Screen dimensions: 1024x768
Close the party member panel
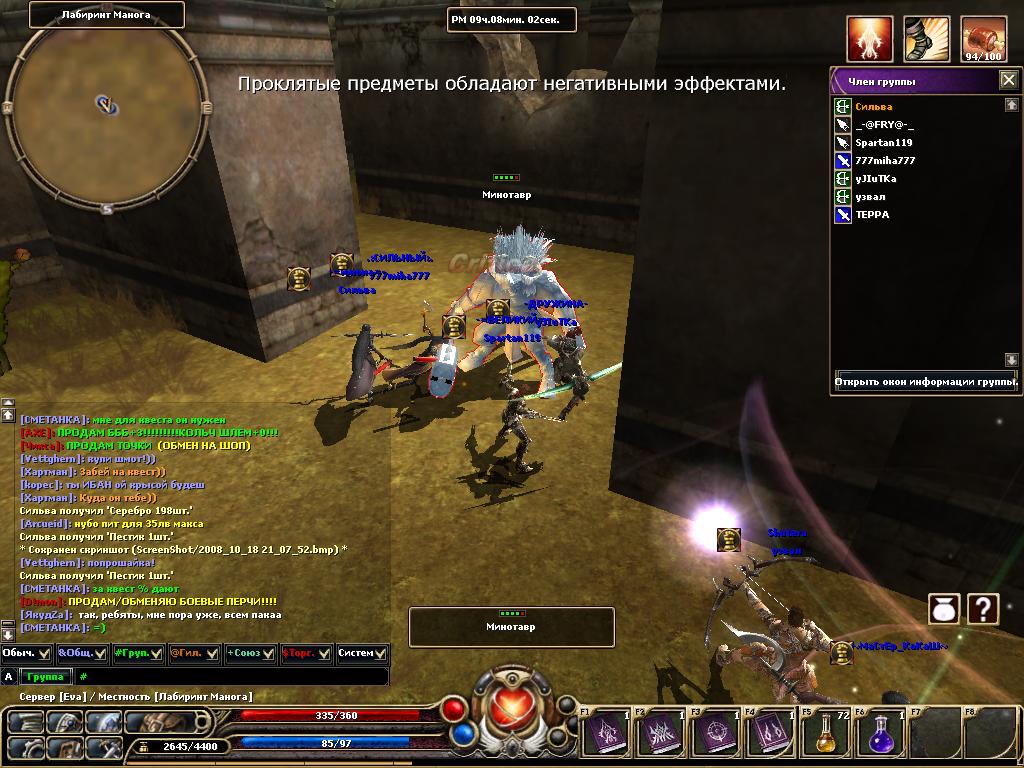(1009, 81)
